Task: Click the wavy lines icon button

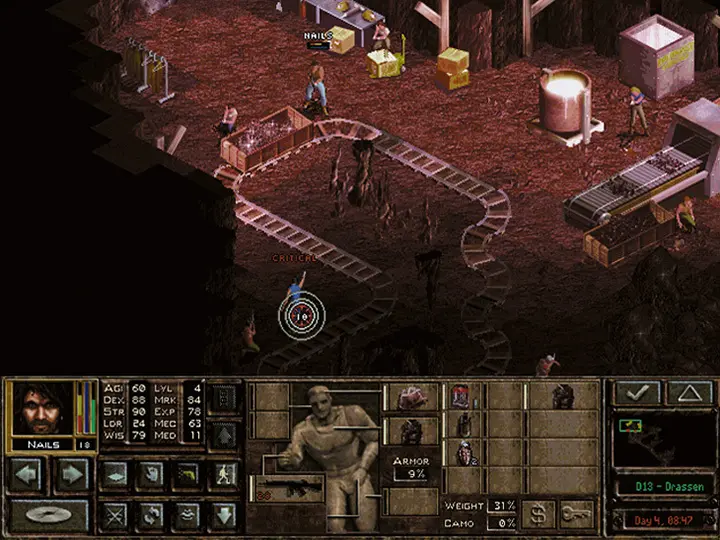Action: [x=186, y=515]
